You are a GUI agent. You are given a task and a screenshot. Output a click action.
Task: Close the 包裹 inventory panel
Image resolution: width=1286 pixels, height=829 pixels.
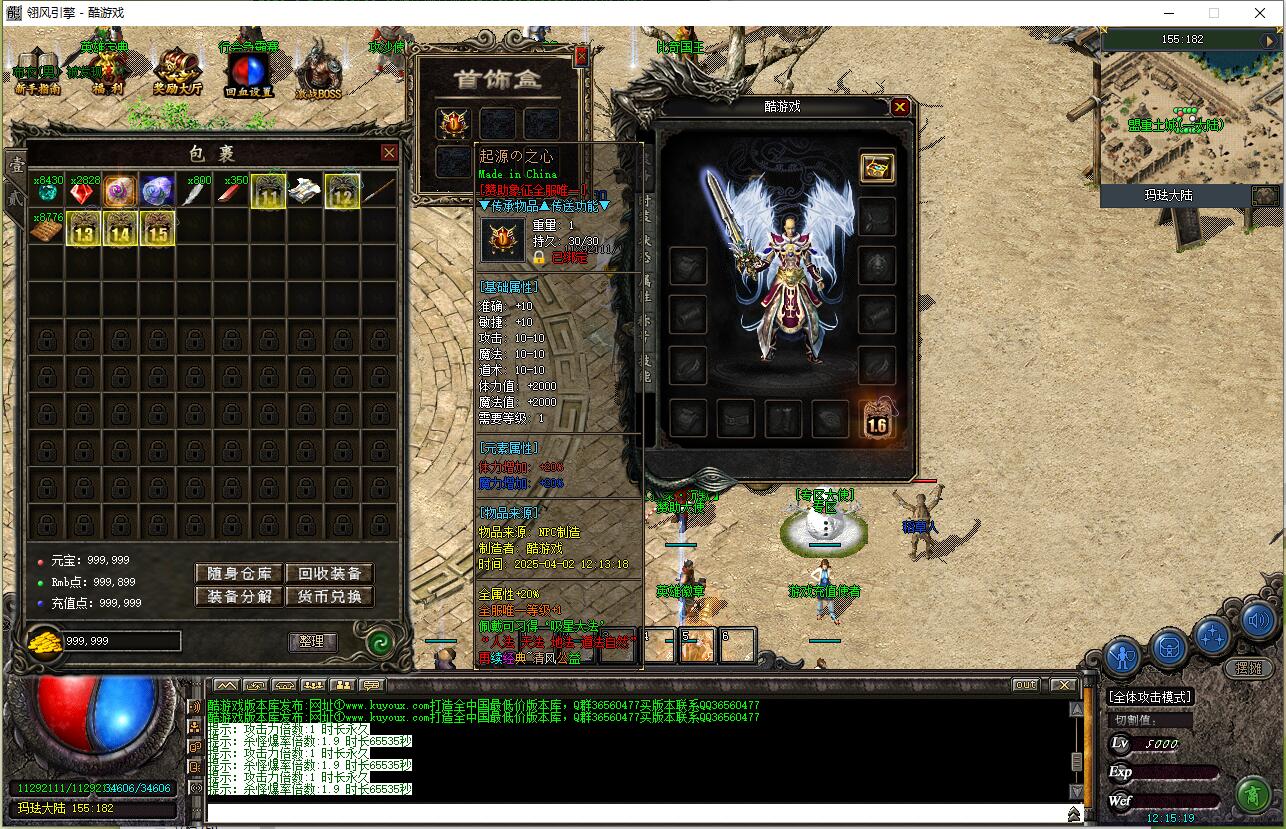[389, 153]
